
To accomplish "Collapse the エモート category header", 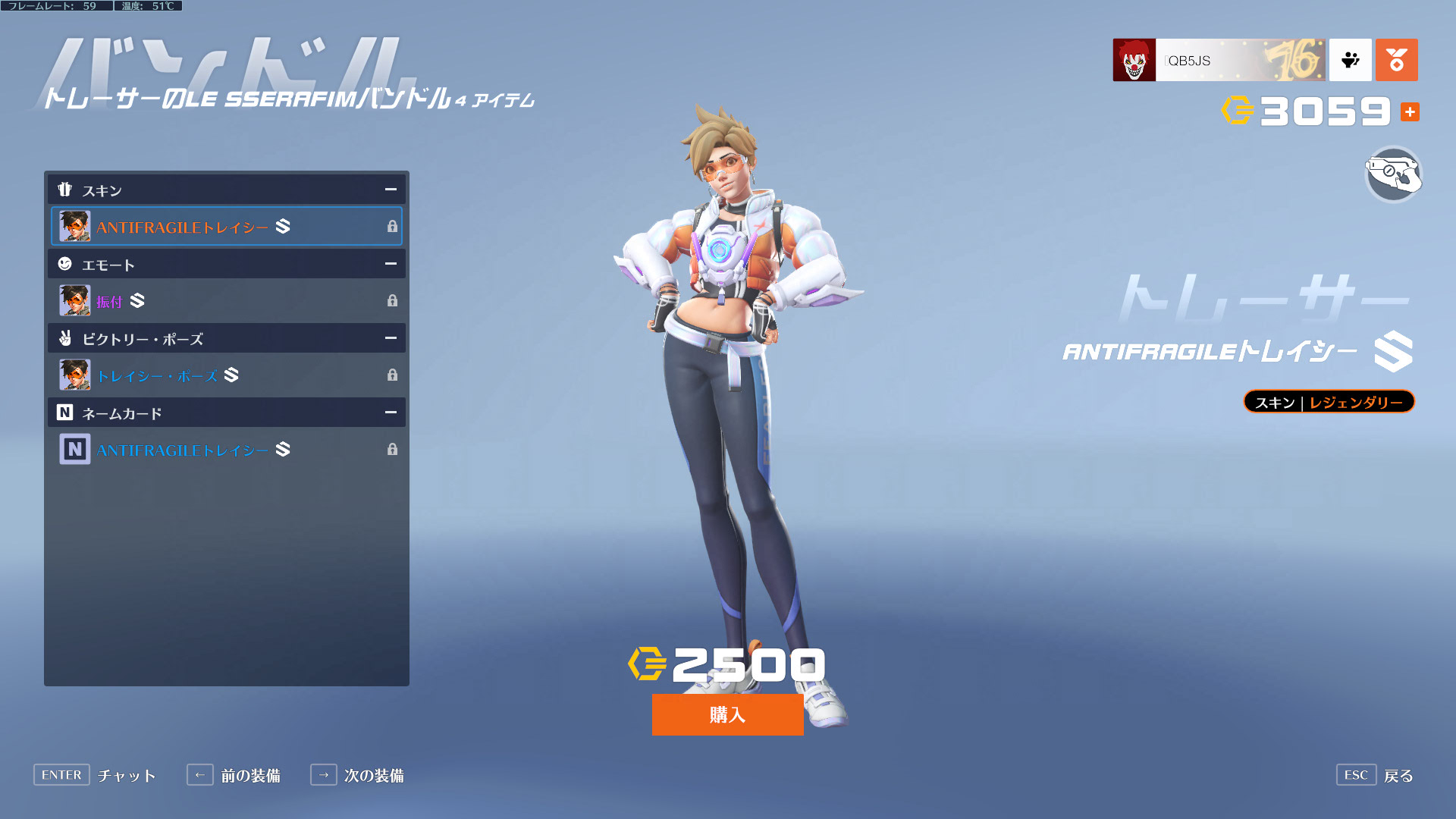I will [x=390, y=264].
